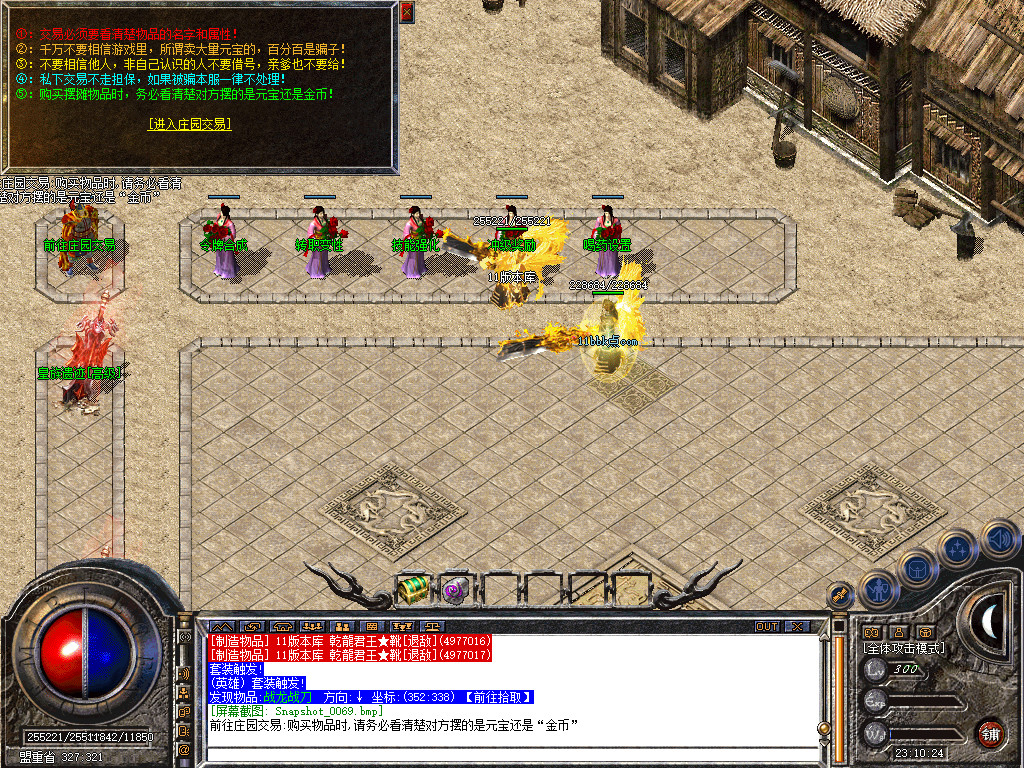Close the trade warning dialog
Image resolution: width=1024 pixels, height=768 pixels.
point(406,12)
